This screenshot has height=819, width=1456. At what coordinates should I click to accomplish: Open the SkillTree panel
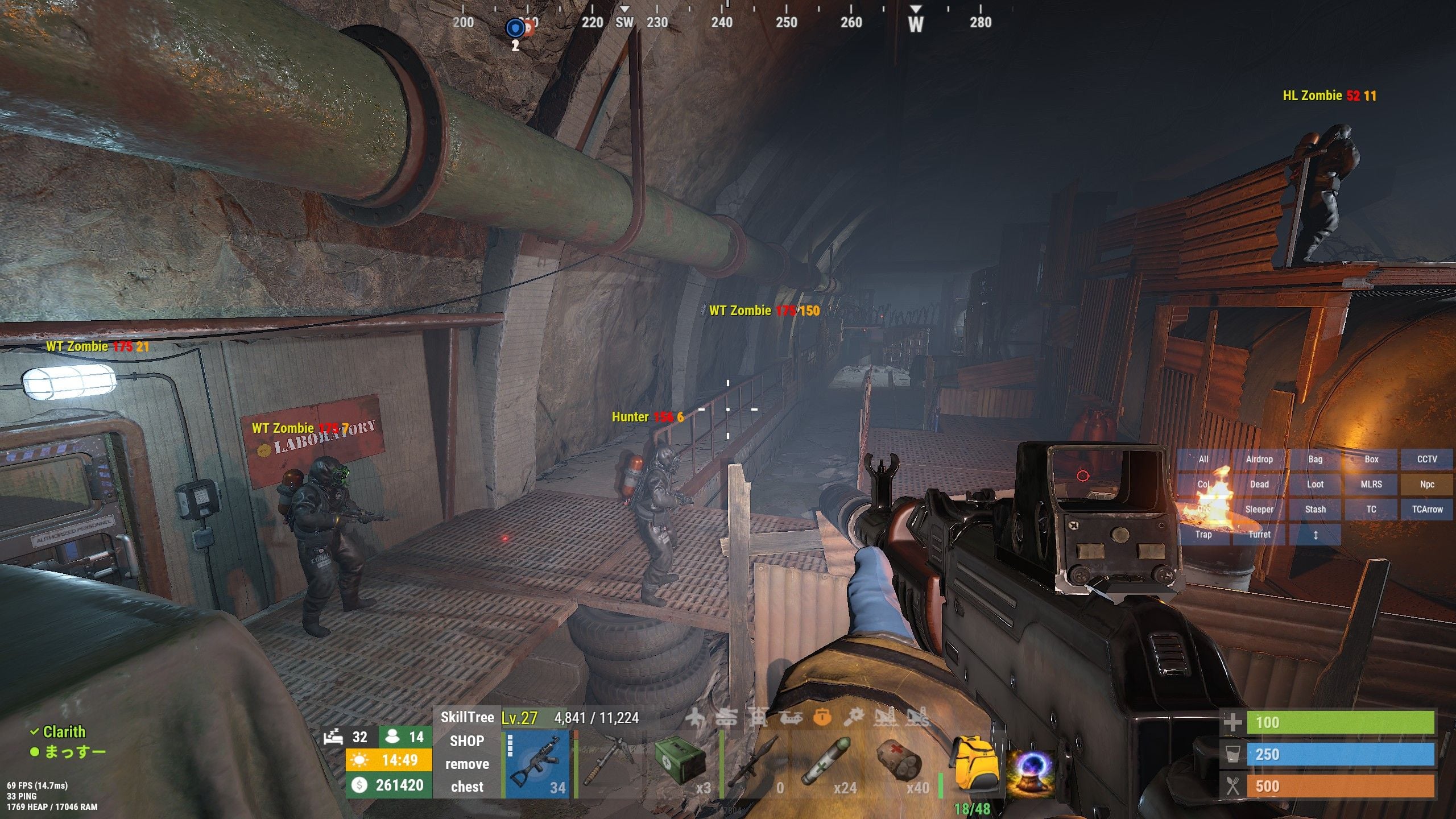point(467,717)
